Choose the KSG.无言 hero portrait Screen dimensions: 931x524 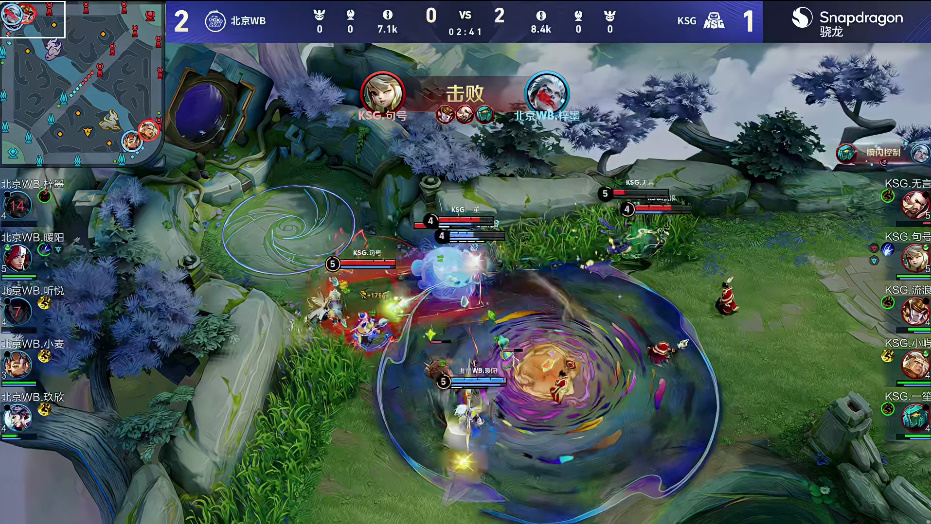tap(915, 205)
